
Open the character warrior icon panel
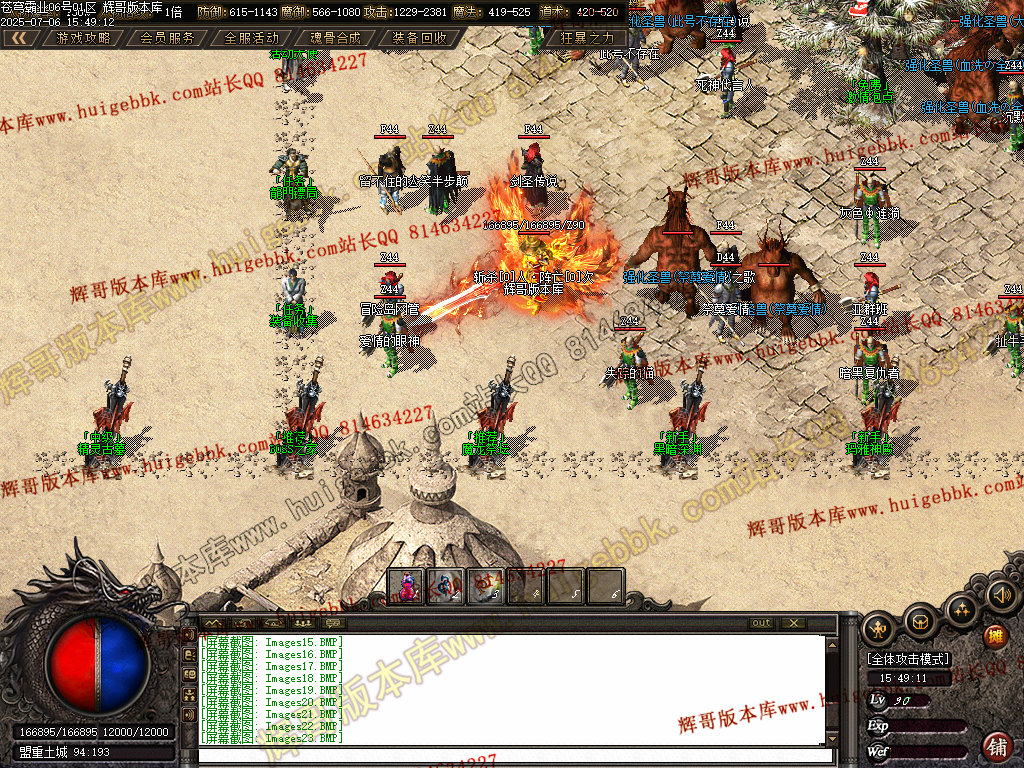879,625
